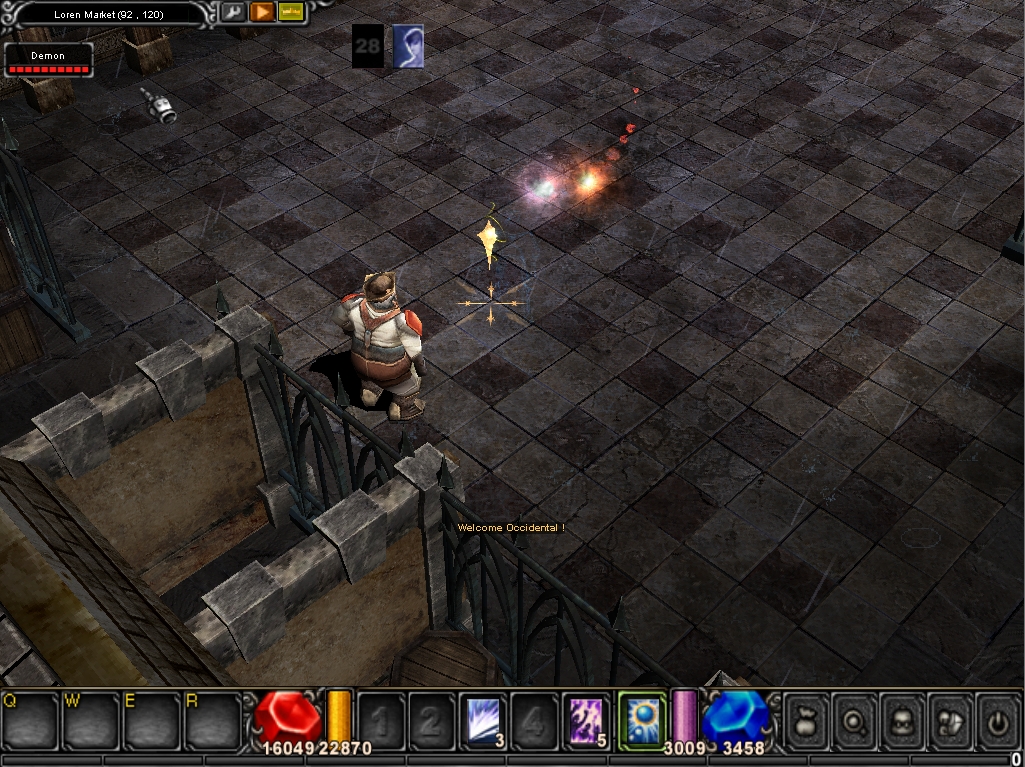Open the inventory bag button
This screenshot has width=1025, height=767.
tap(805, 719)
